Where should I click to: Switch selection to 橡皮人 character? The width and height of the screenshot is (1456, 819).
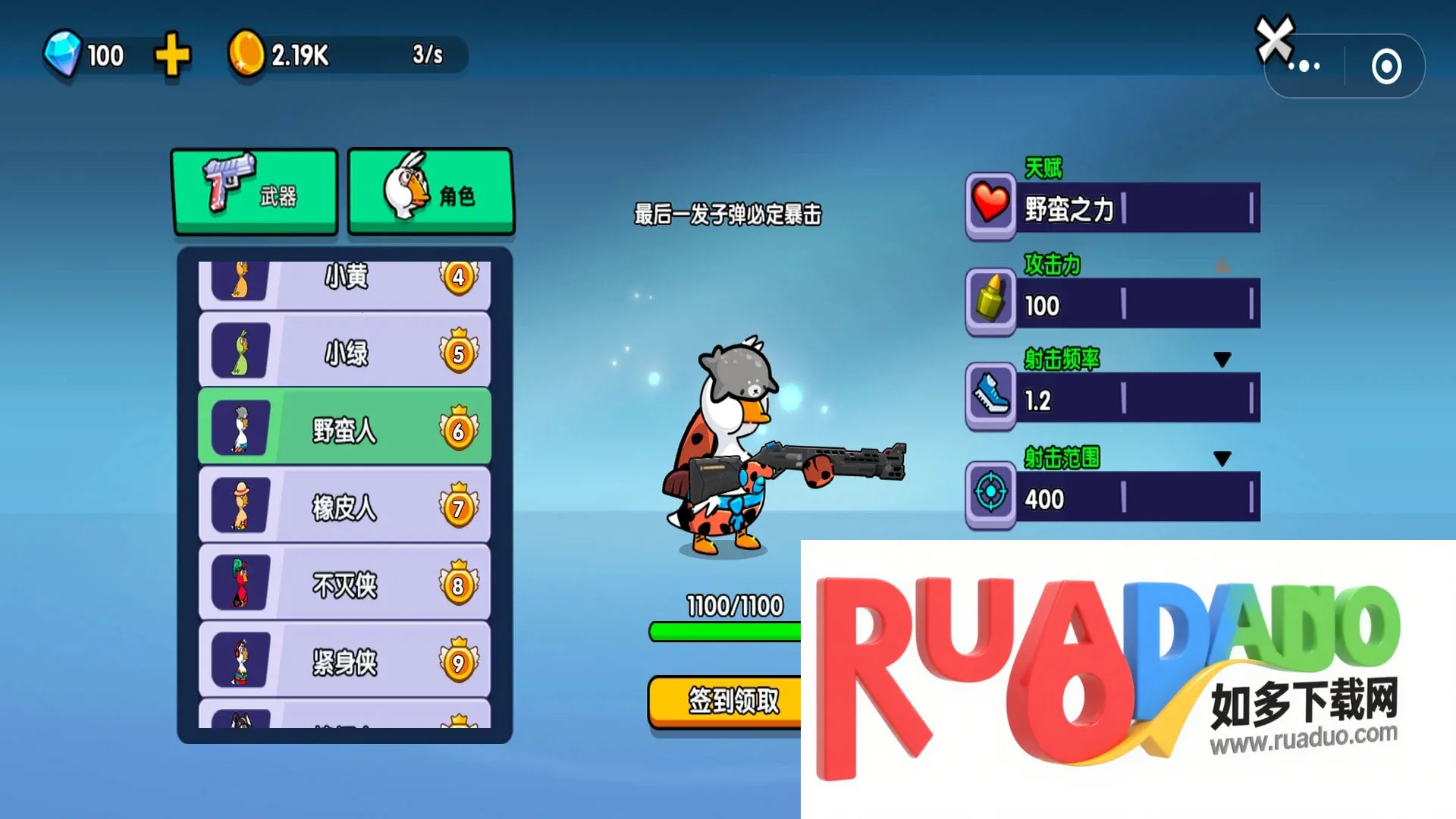(345, 506)
